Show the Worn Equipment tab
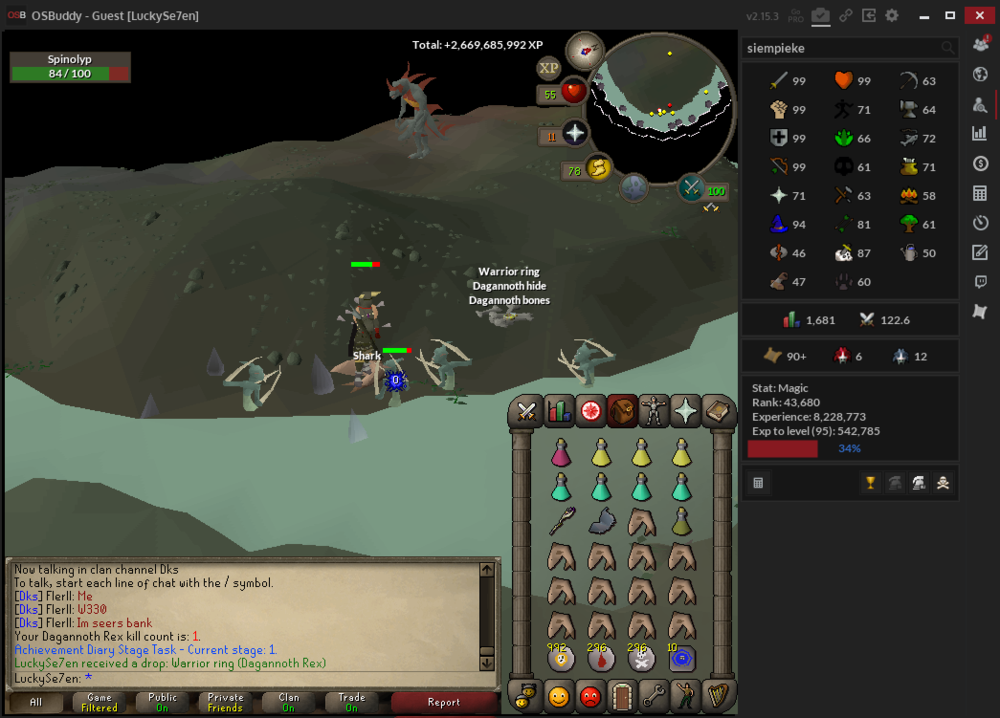The width and height of the screenshot is (1000, 718). point(654,411)
